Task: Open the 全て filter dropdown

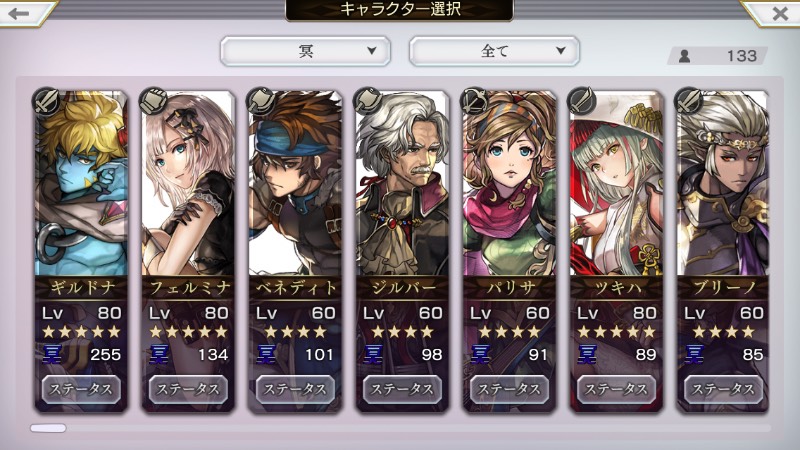Action: click(494, 50)
